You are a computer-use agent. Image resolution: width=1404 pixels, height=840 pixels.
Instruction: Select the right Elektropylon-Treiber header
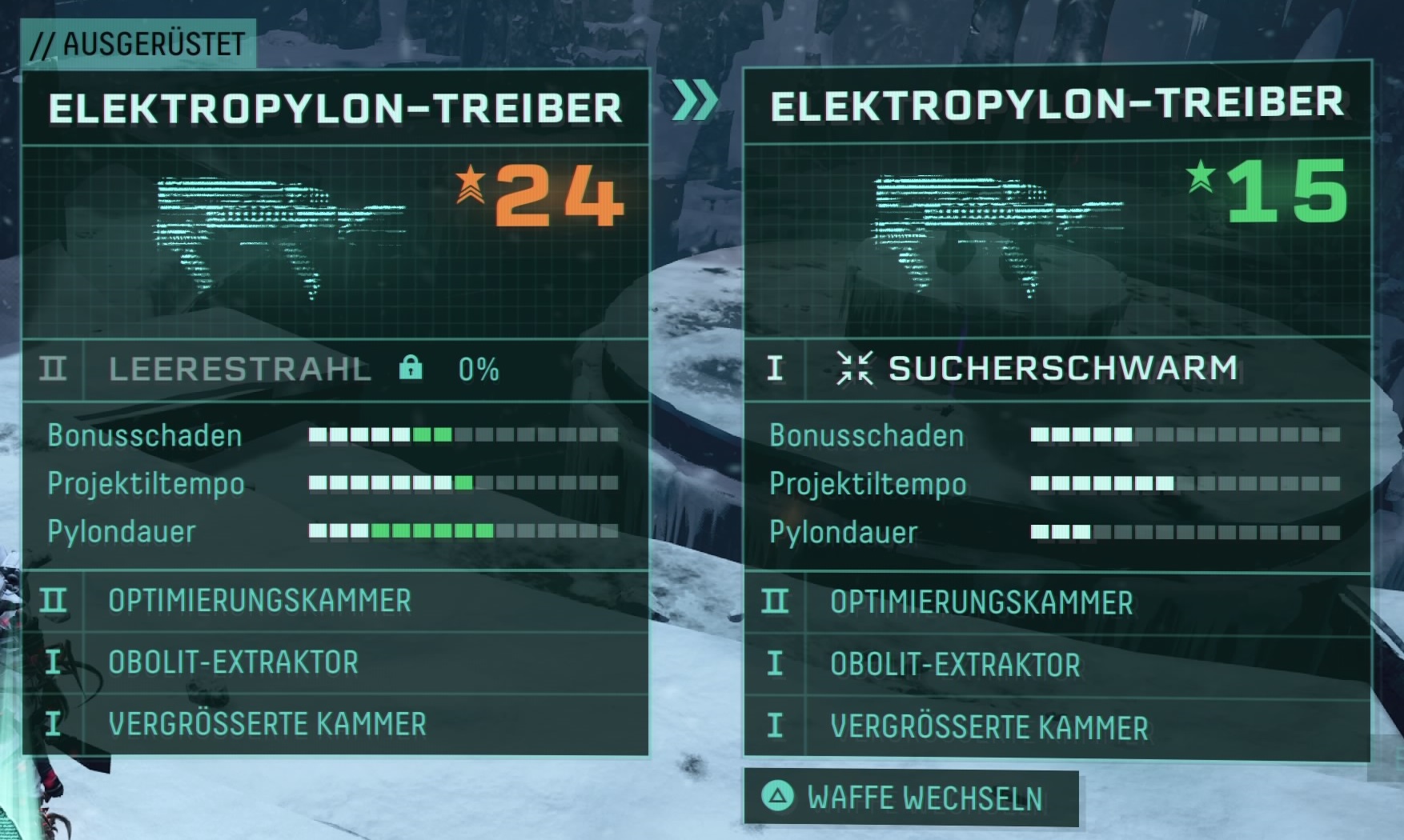1056,103
